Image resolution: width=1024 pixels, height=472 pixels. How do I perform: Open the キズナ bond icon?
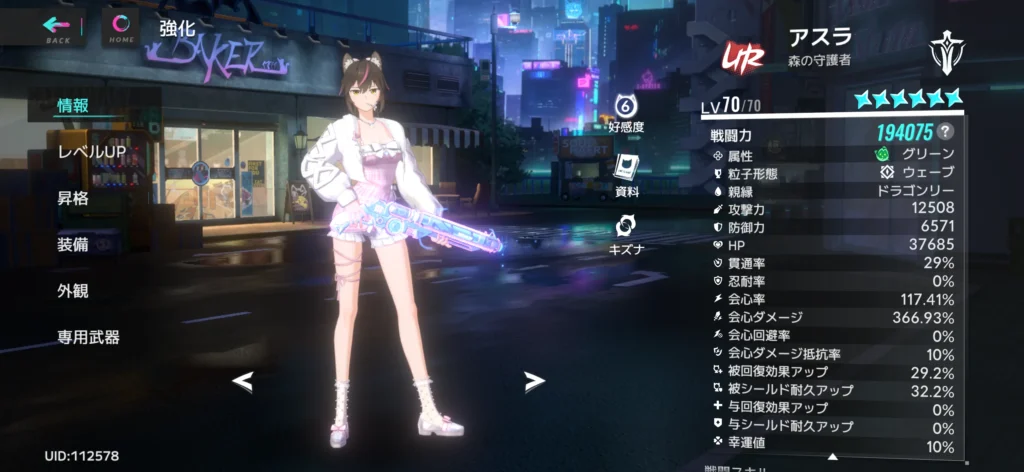(626, 231)
